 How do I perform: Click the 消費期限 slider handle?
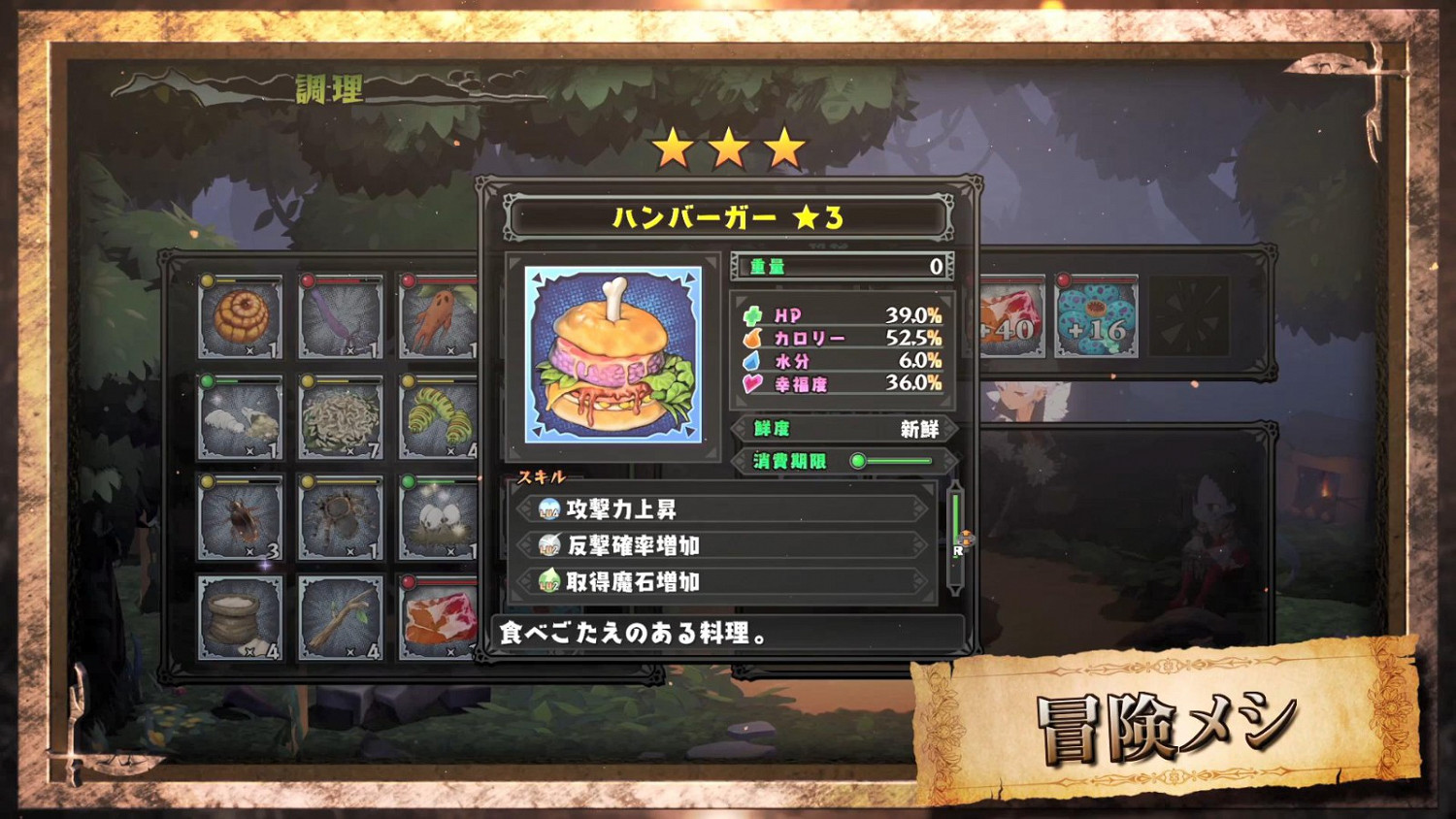coord(858,463)
